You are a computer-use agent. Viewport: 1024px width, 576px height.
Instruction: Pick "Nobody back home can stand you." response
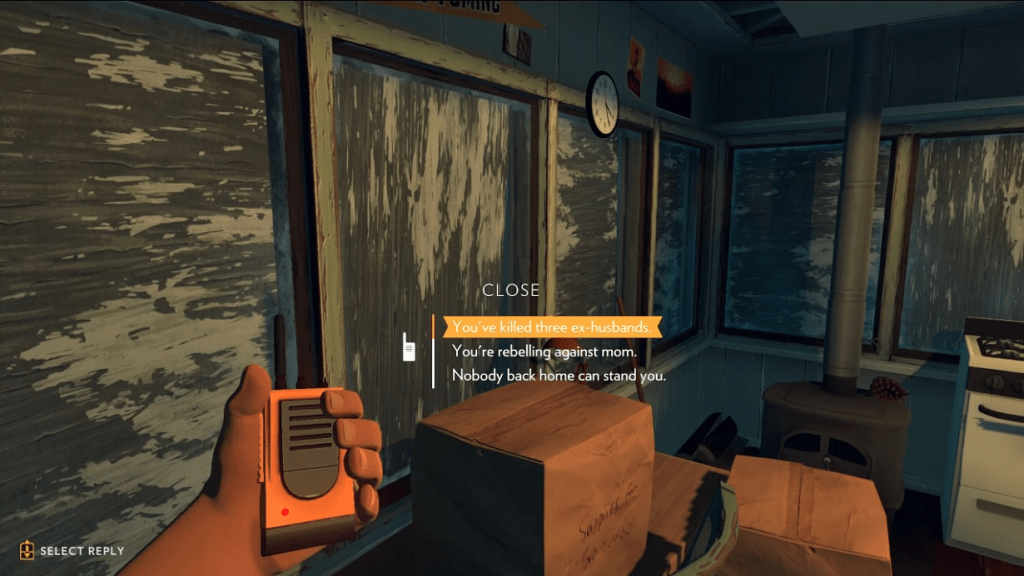click(558, 376)
